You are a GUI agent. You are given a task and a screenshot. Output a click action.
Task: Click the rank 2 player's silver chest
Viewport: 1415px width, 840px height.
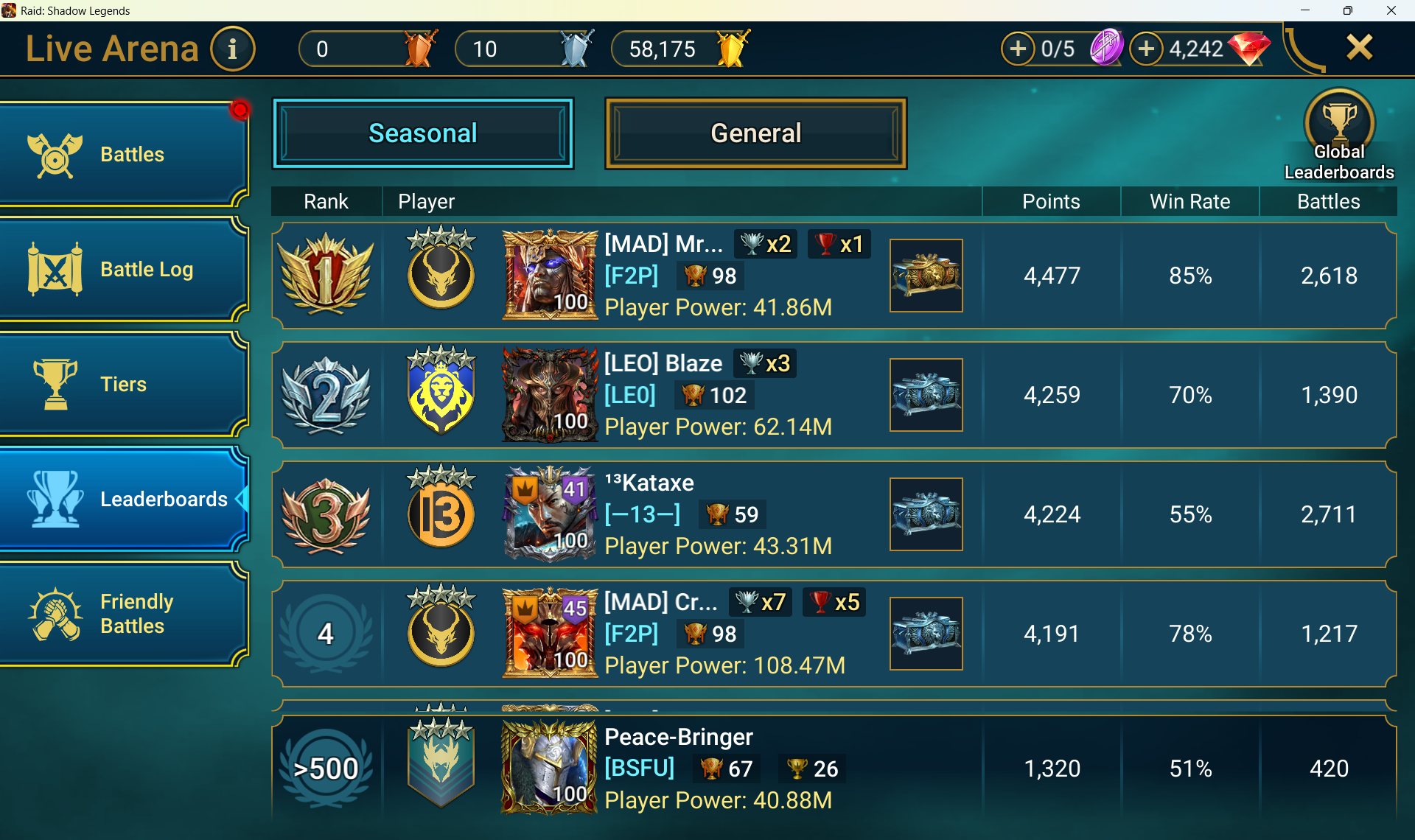tap(926, 395)
